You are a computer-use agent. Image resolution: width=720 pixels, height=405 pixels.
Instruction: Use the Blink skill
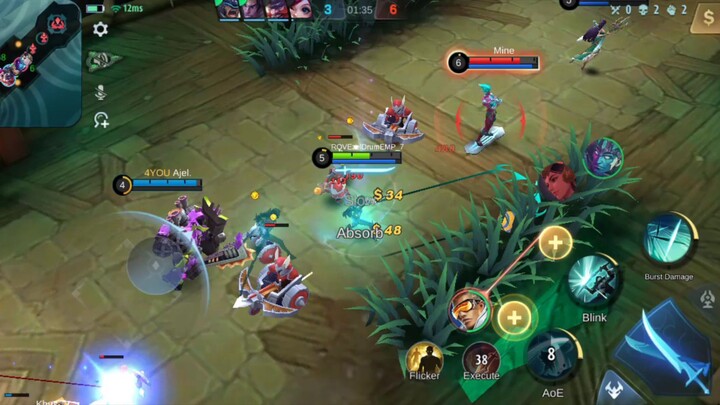tap(594, 281)
